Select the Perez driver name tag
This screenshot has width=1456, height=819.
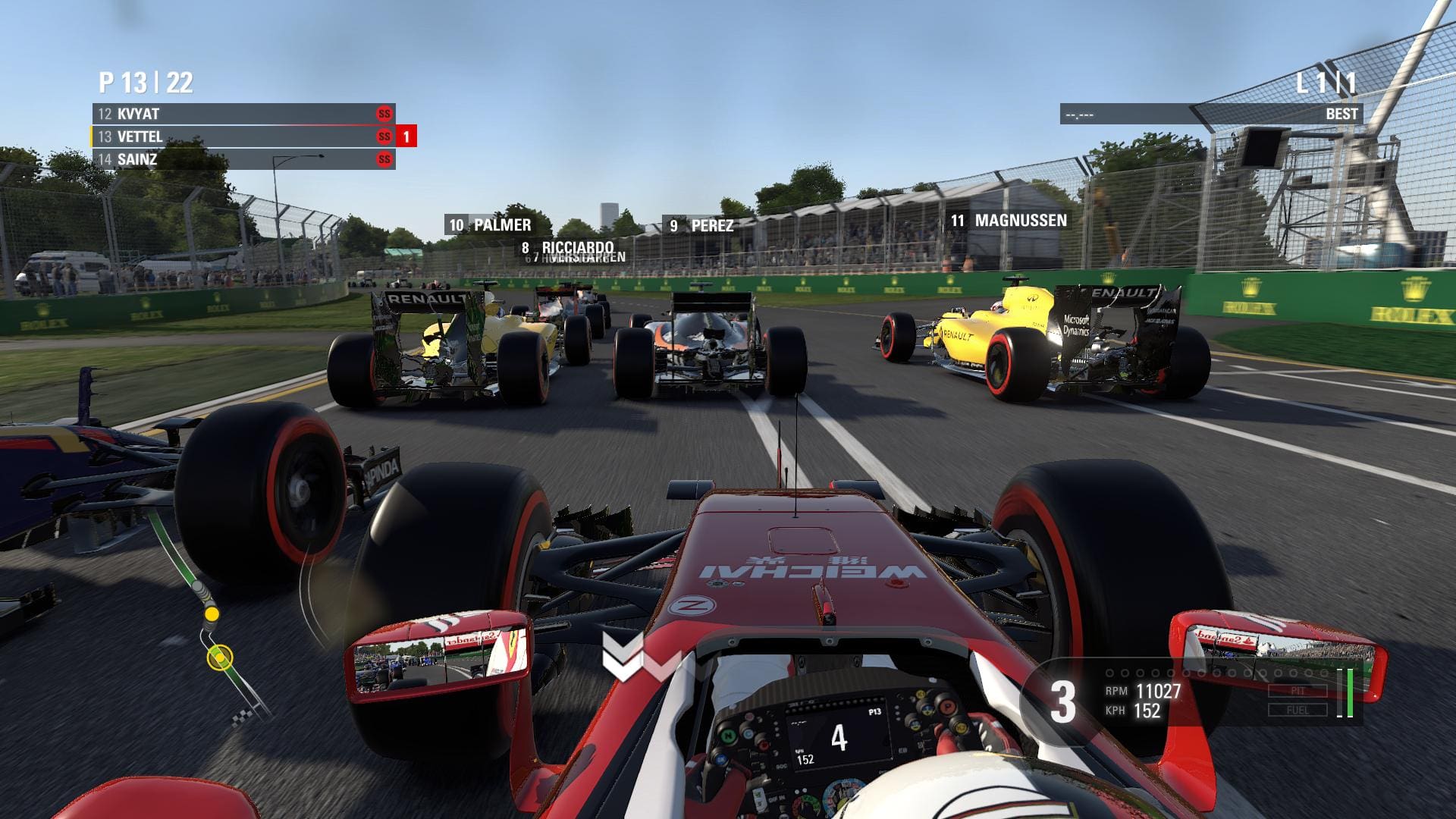pyautogui.click(x=701, y=225)
